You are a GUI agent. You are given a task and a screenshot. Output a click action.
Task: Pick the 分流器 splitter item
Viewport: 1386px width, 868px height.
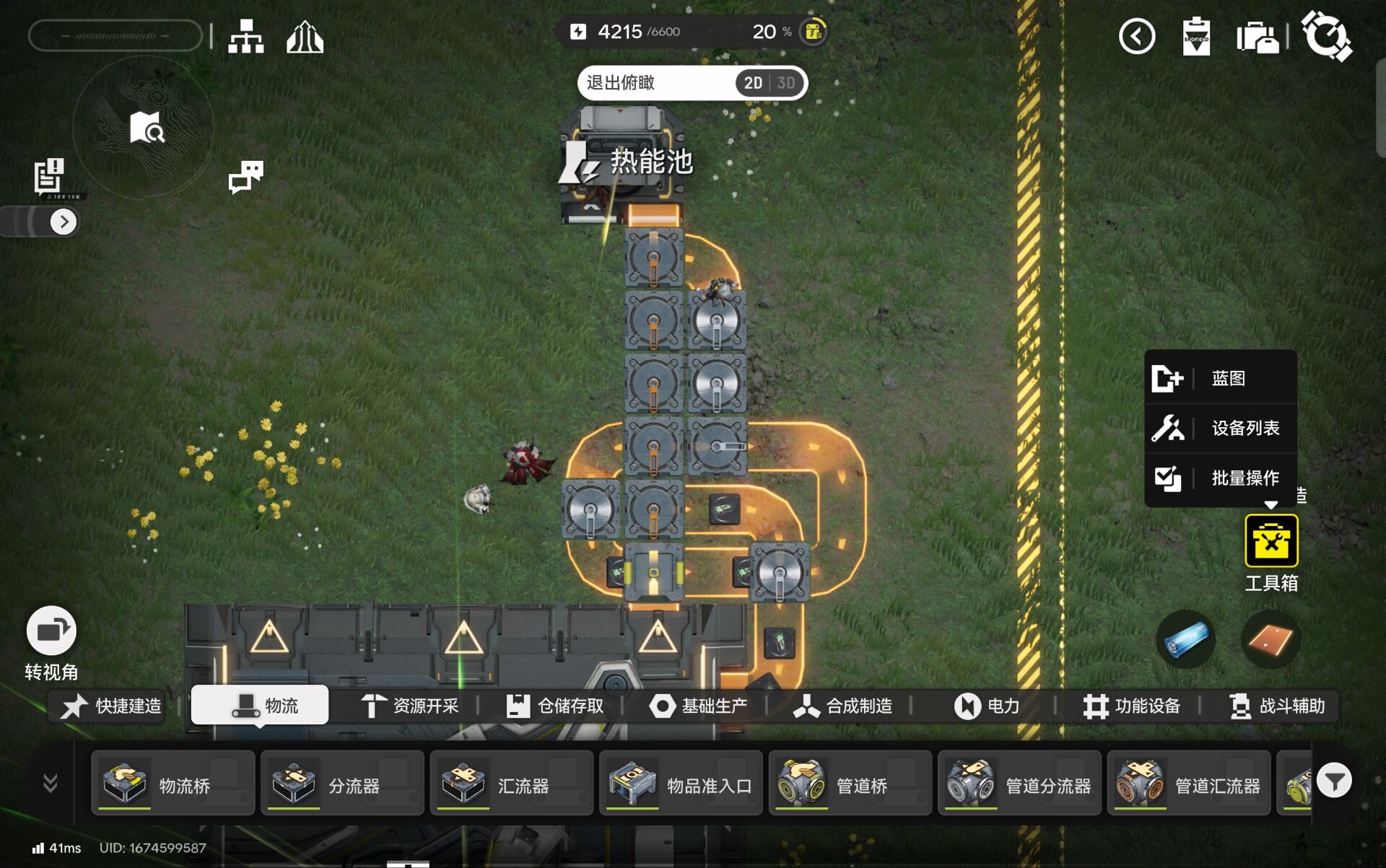point(342,784)
